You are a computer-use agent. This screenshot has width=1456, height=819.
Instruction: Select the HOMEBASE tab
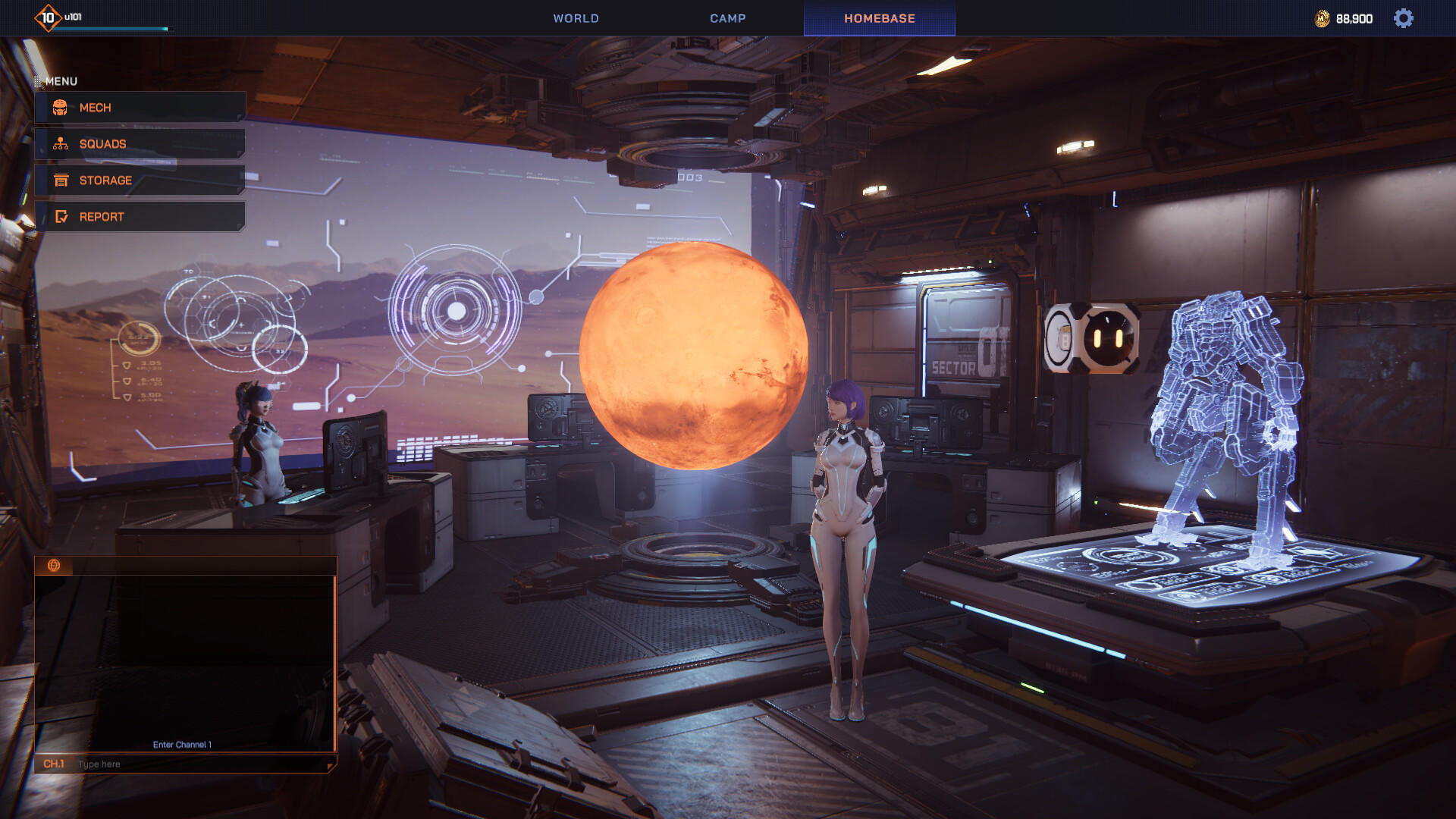point(880,18)
